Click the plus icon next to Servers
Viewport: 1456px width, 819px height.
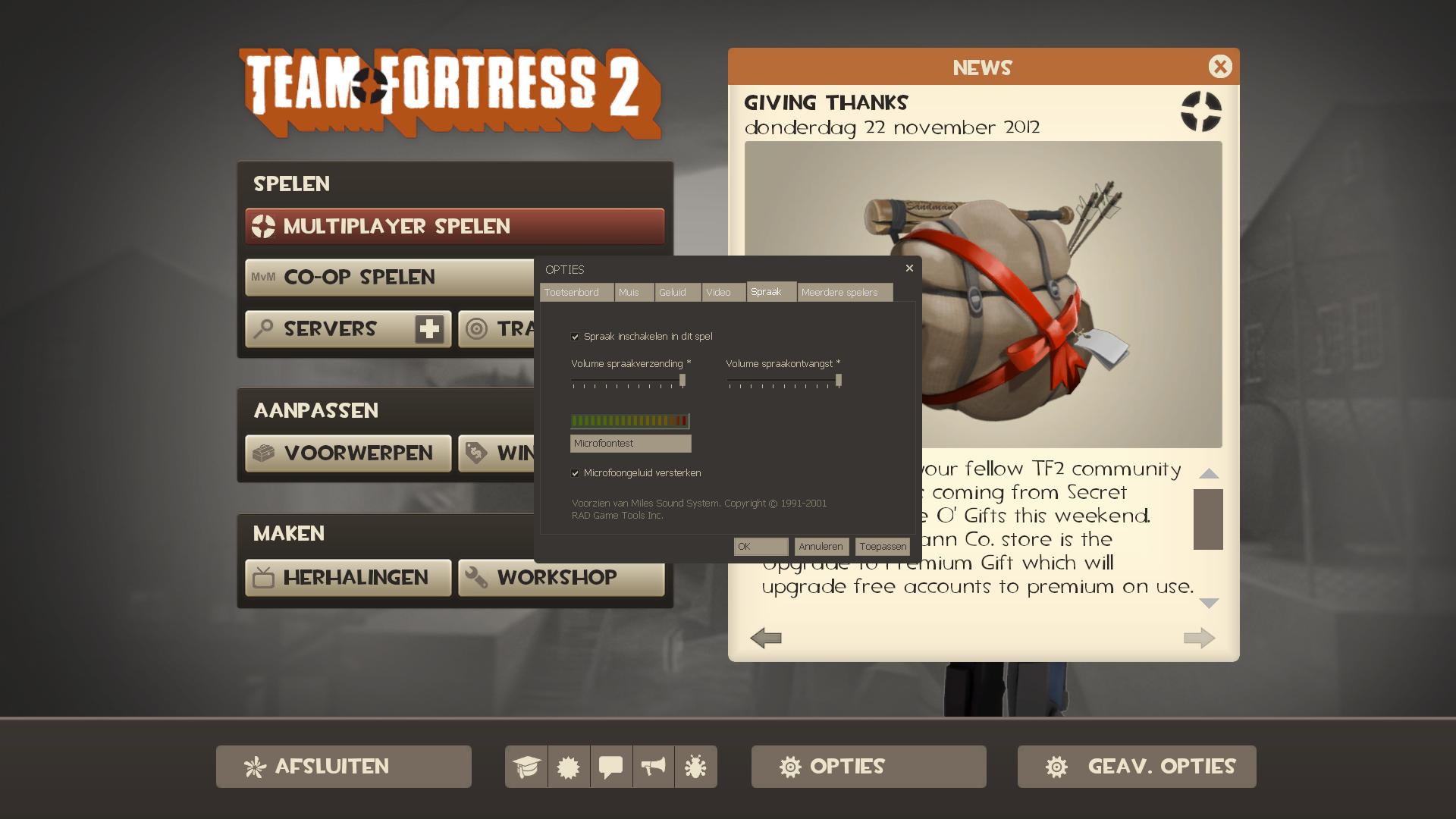429,328
